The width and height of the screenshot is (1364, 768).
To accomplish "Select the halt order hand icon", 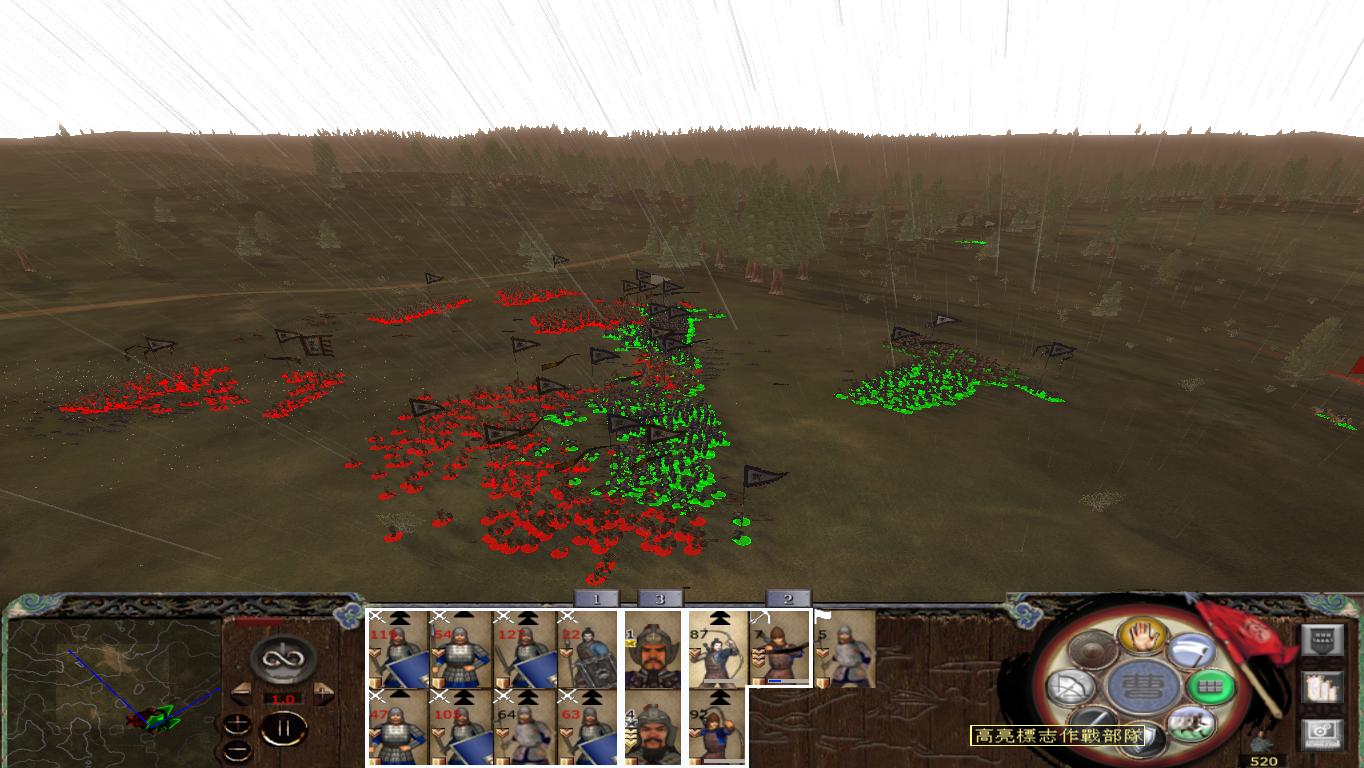I will [1141, 637].
